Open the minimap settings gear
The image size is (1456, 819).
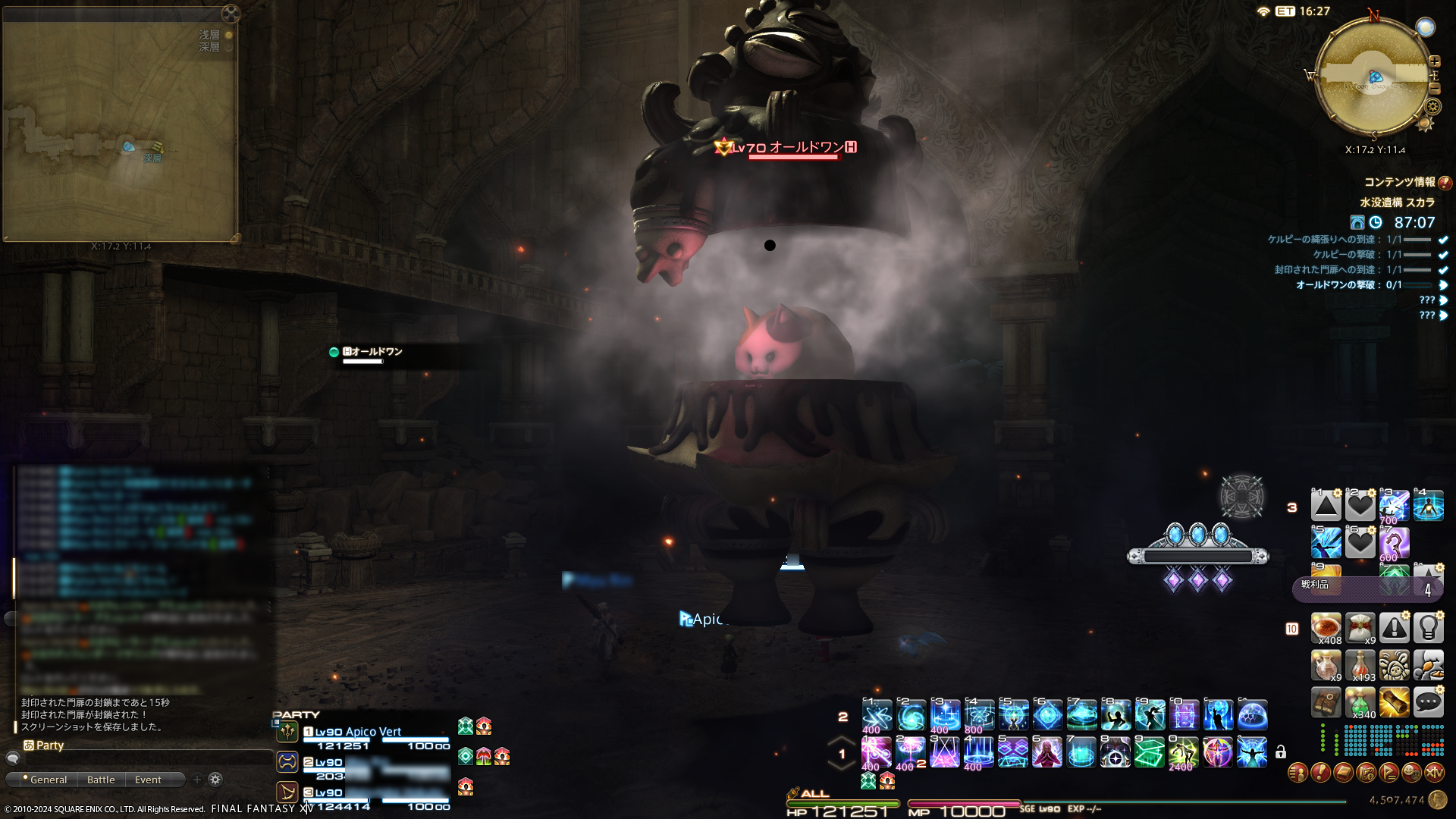pyautogui.click(x=1432, y=107)
